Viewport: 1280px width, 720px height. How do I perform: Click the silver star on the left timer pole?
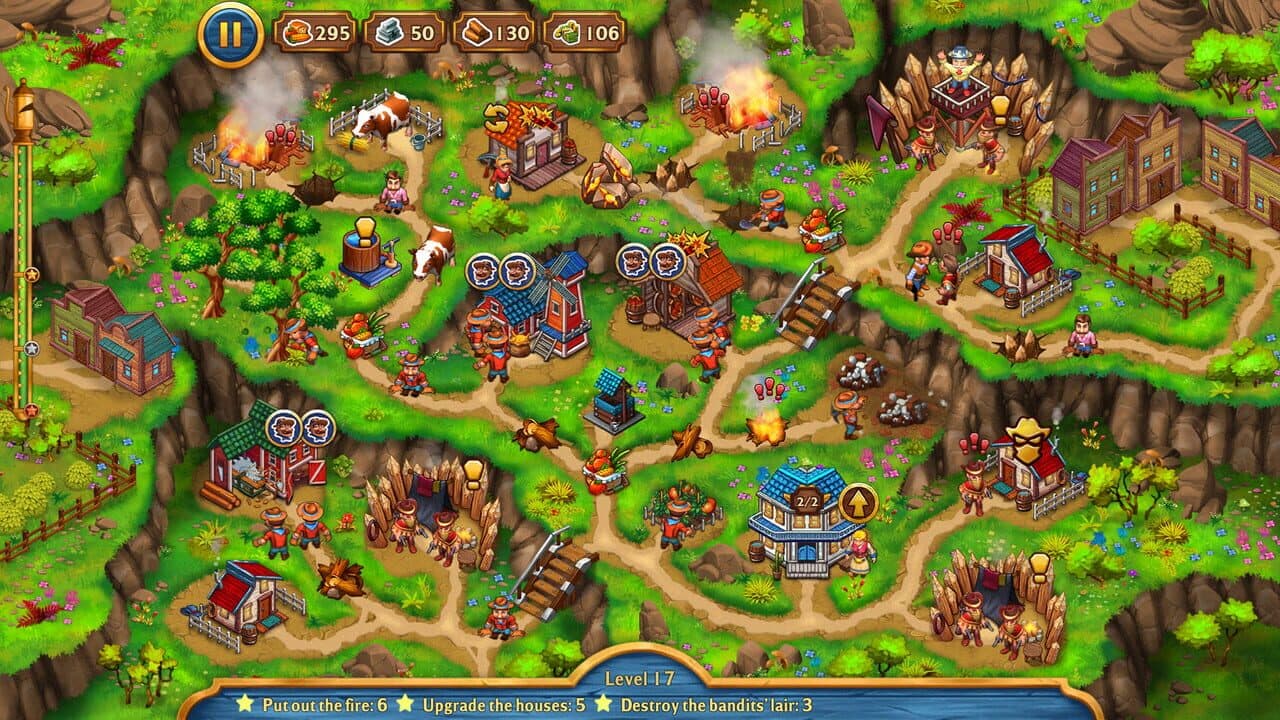pyautogui.click(x=31, y=348)
